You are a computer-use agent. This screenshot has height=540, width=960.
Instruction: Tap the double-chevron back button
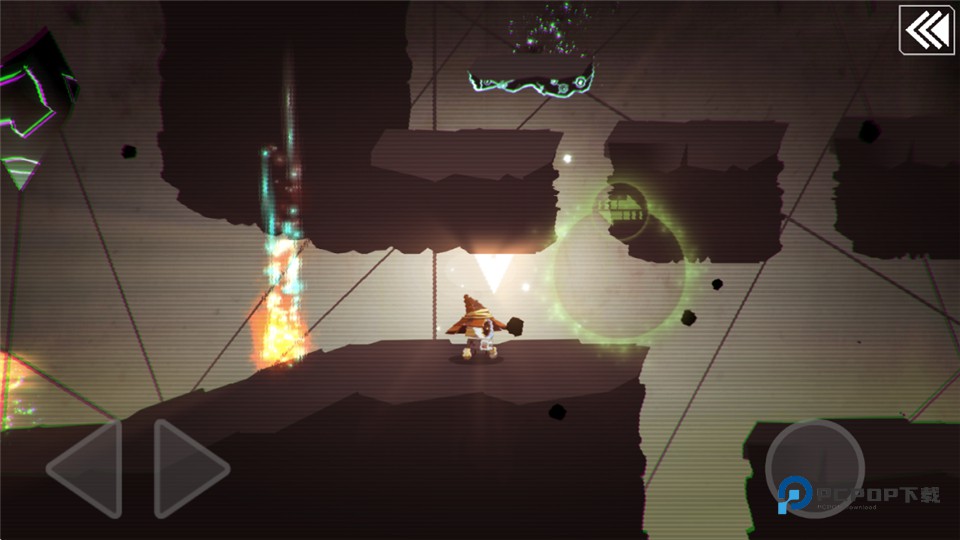pyautogui.click(x=926, y=30)
